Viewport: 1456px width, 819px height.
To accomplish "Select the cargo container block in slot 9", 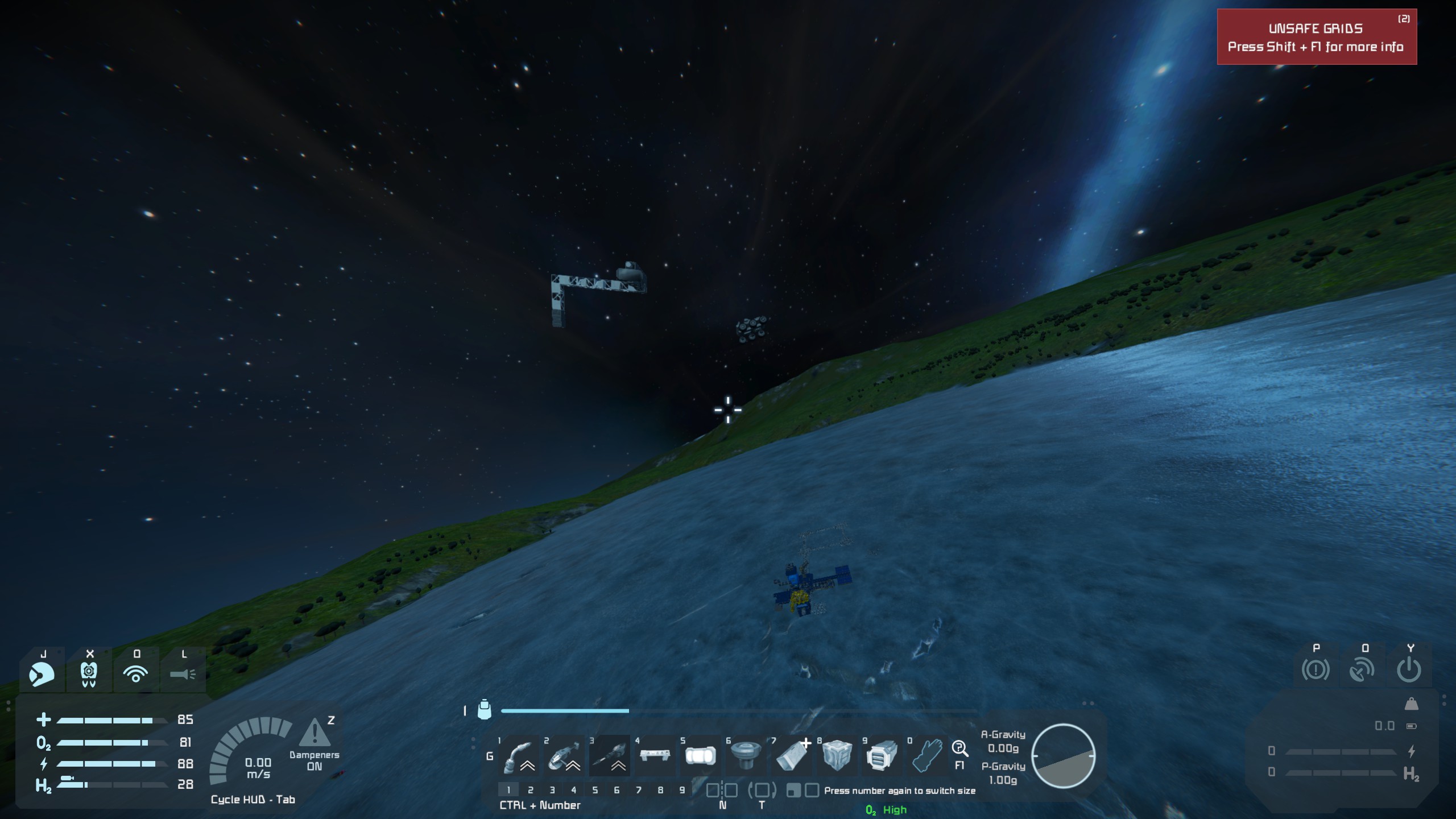I will coord(882,756).
